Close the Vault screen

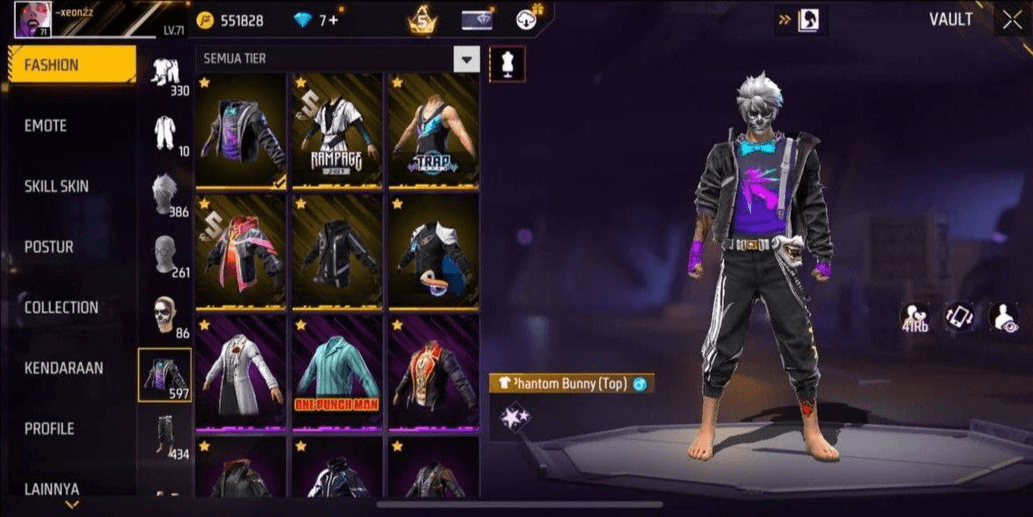1011,20
